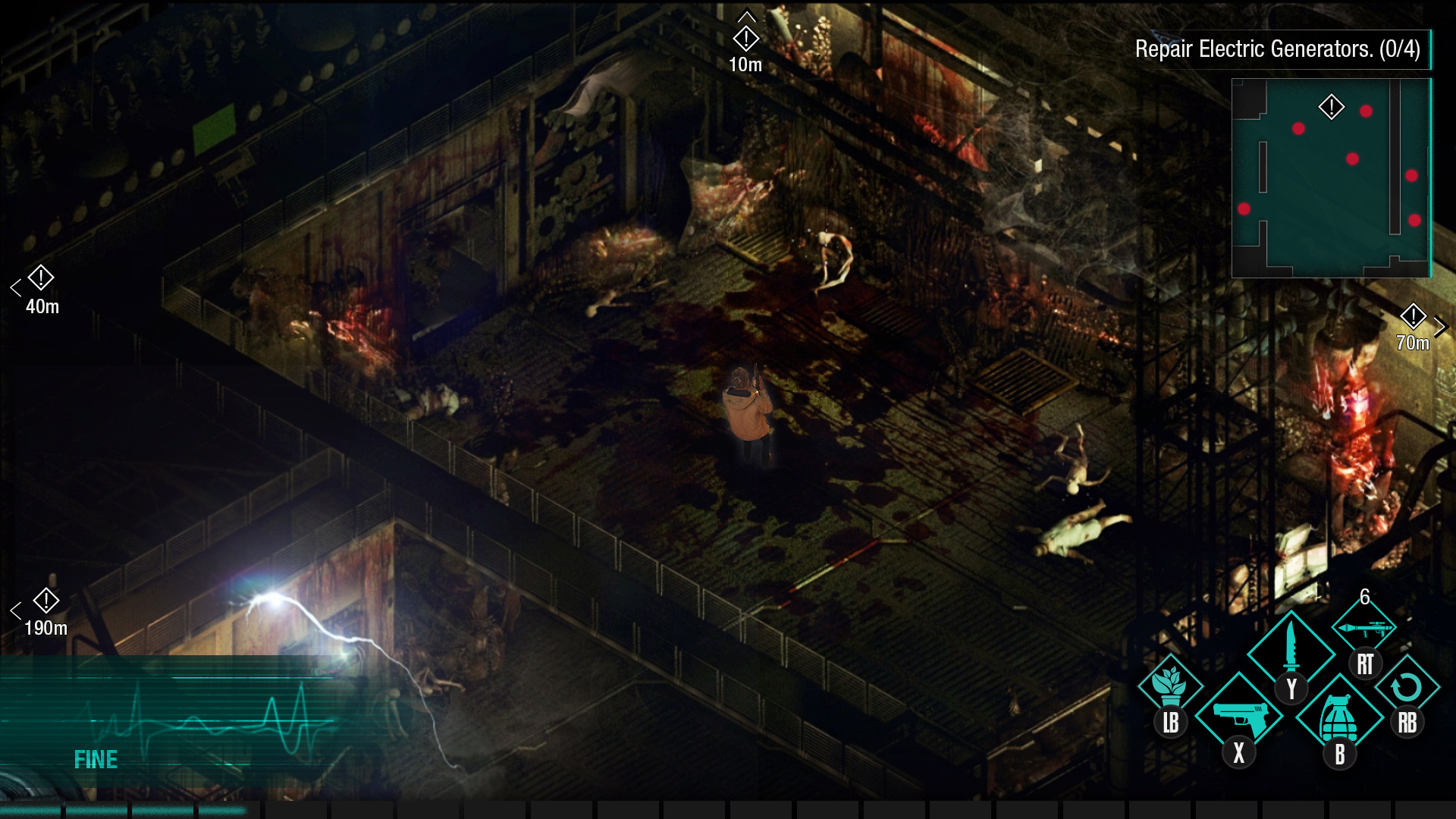Select the 70m objective waypoint marker
1456x819 pixels.
click(x=1413, y=316)
